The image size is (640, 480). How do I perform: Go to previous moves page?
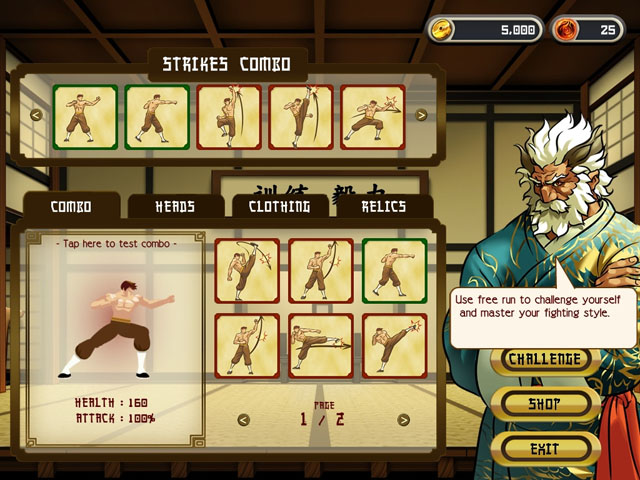pos(243,420)
